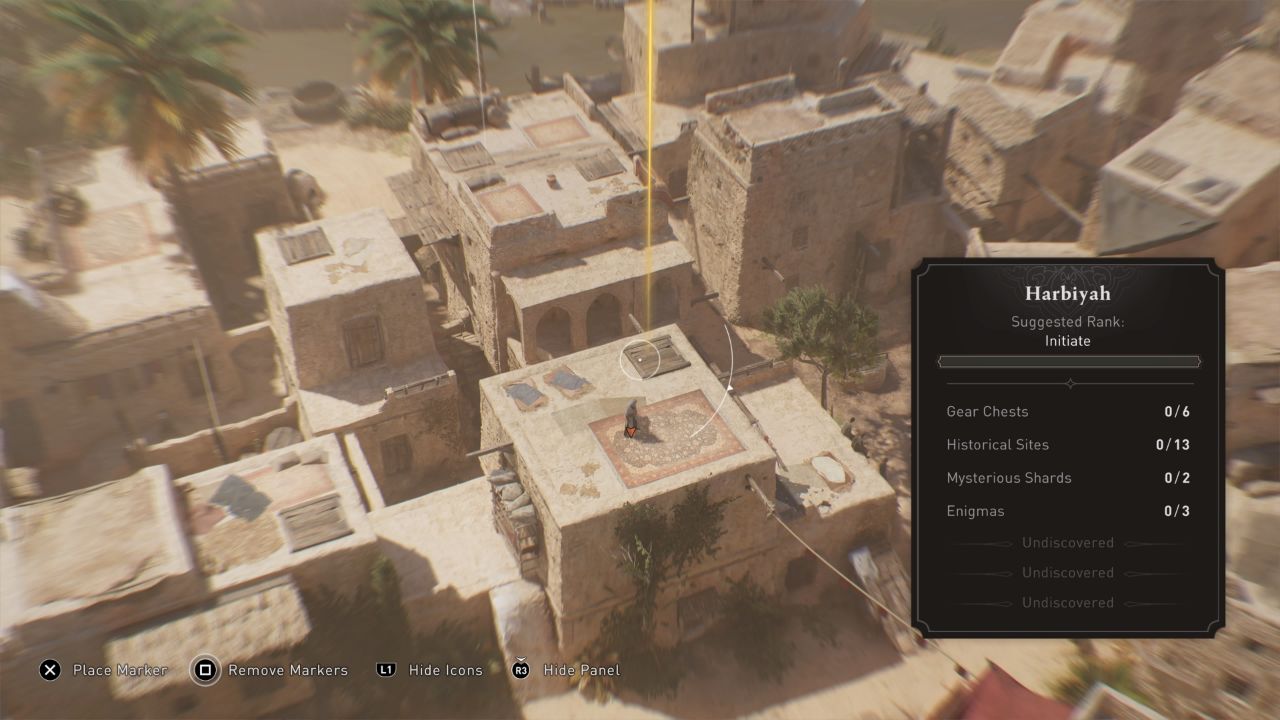Click the orange objective arrow on the rooftop carpet

click(633, 431)
